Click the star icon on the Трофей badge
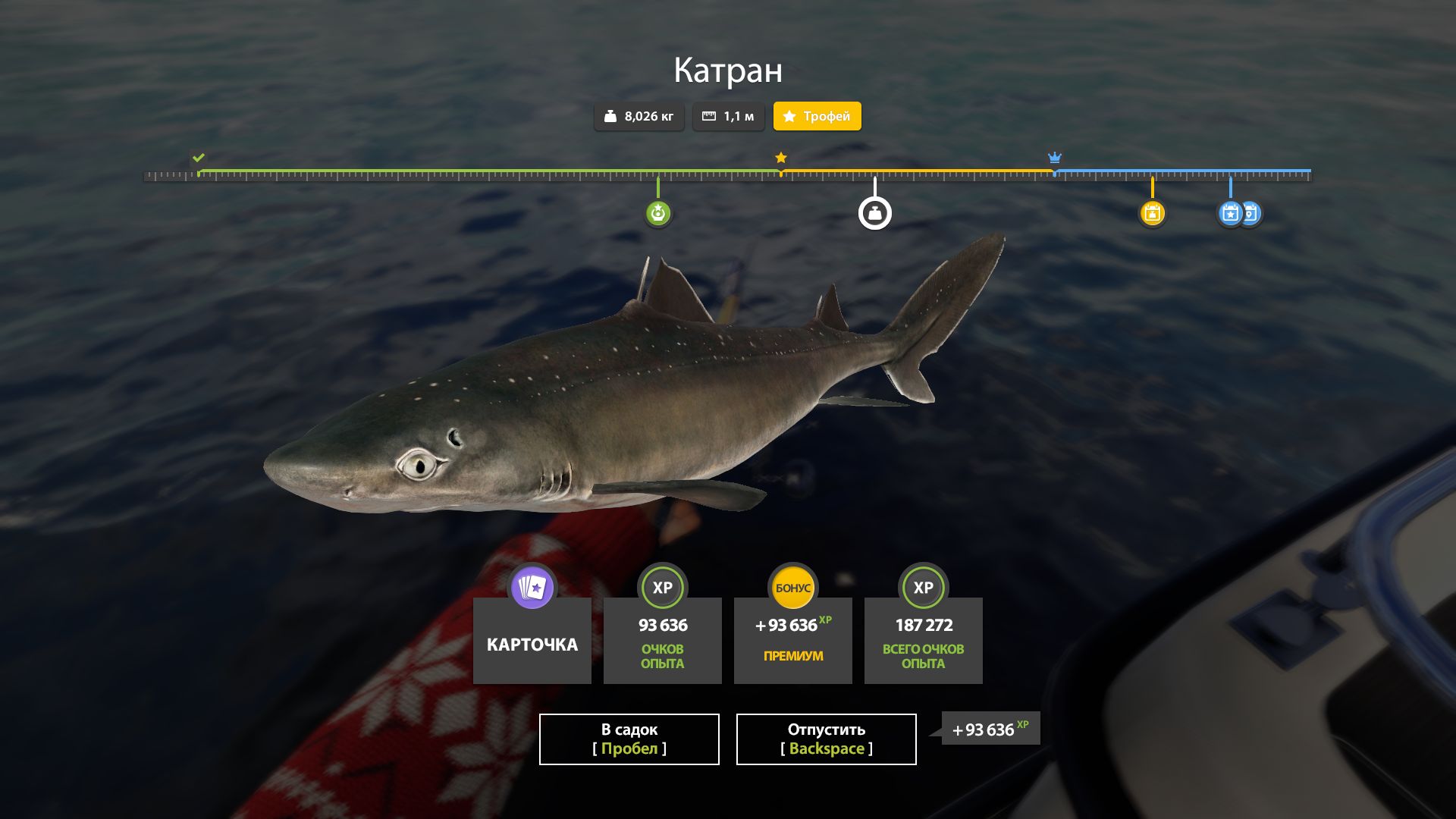1456x819 pixels. click(x=789, y=116)
